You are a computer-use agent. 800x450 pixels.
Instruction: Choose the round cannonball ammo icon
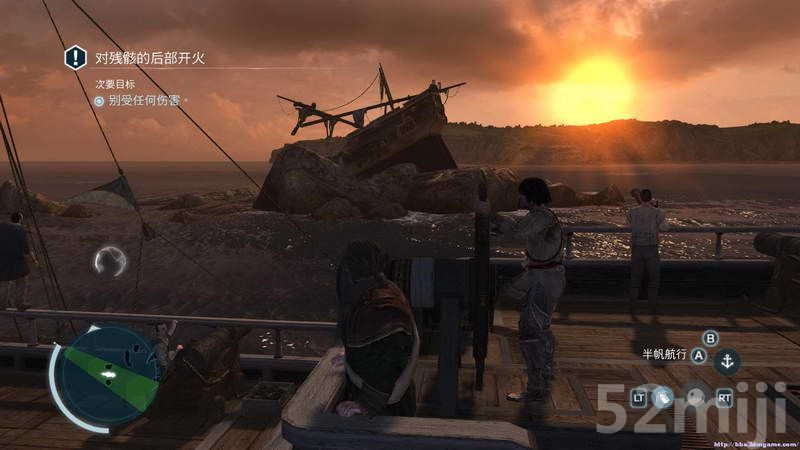695,397
